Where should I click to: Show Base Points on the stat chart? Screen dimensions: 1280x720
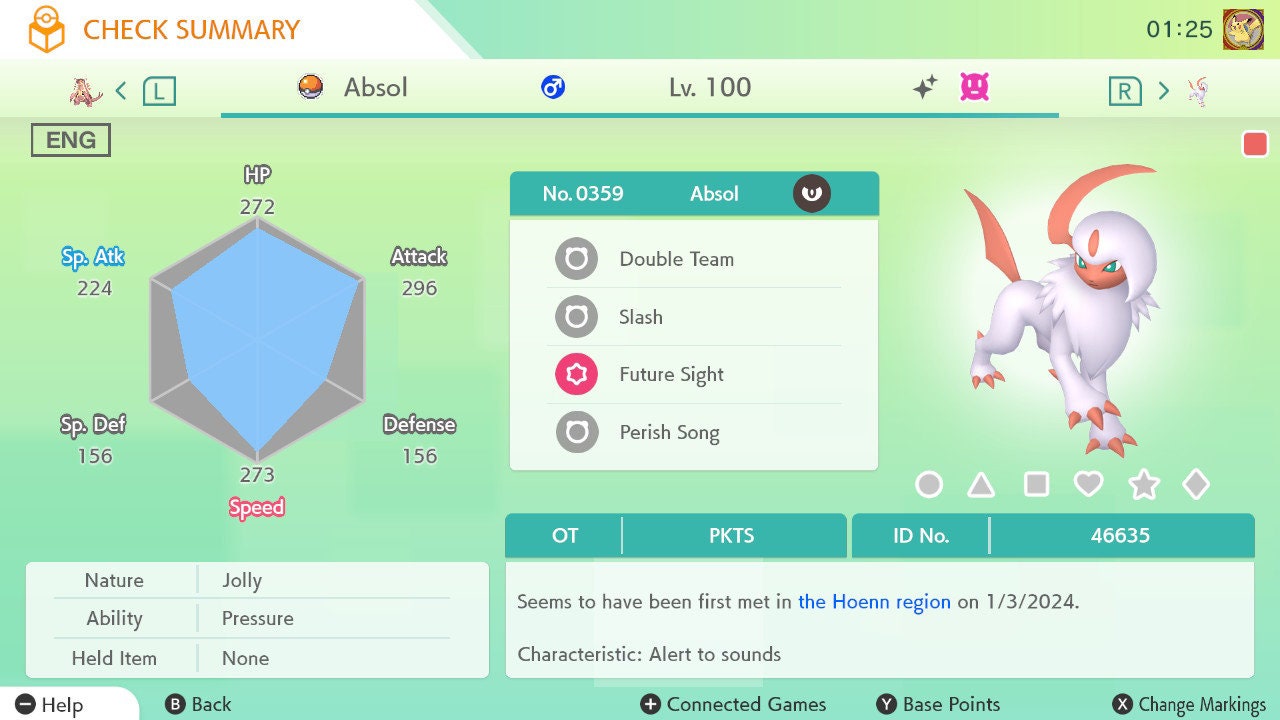click(x=938, y=705)
